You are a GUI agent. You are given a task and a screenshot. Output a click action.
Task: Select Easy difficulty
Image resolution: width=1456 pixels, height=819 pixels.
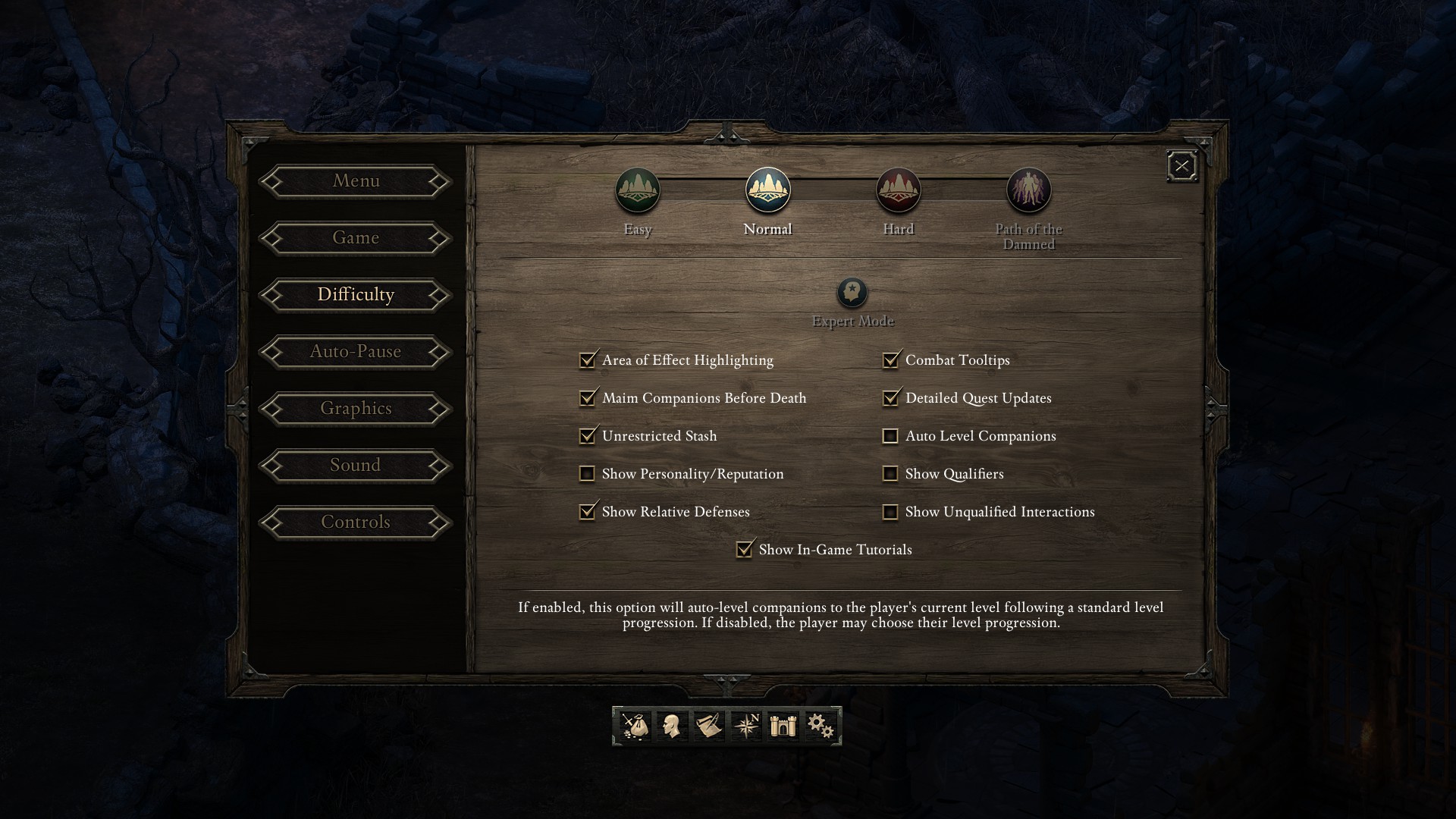(x=638, y=190)
